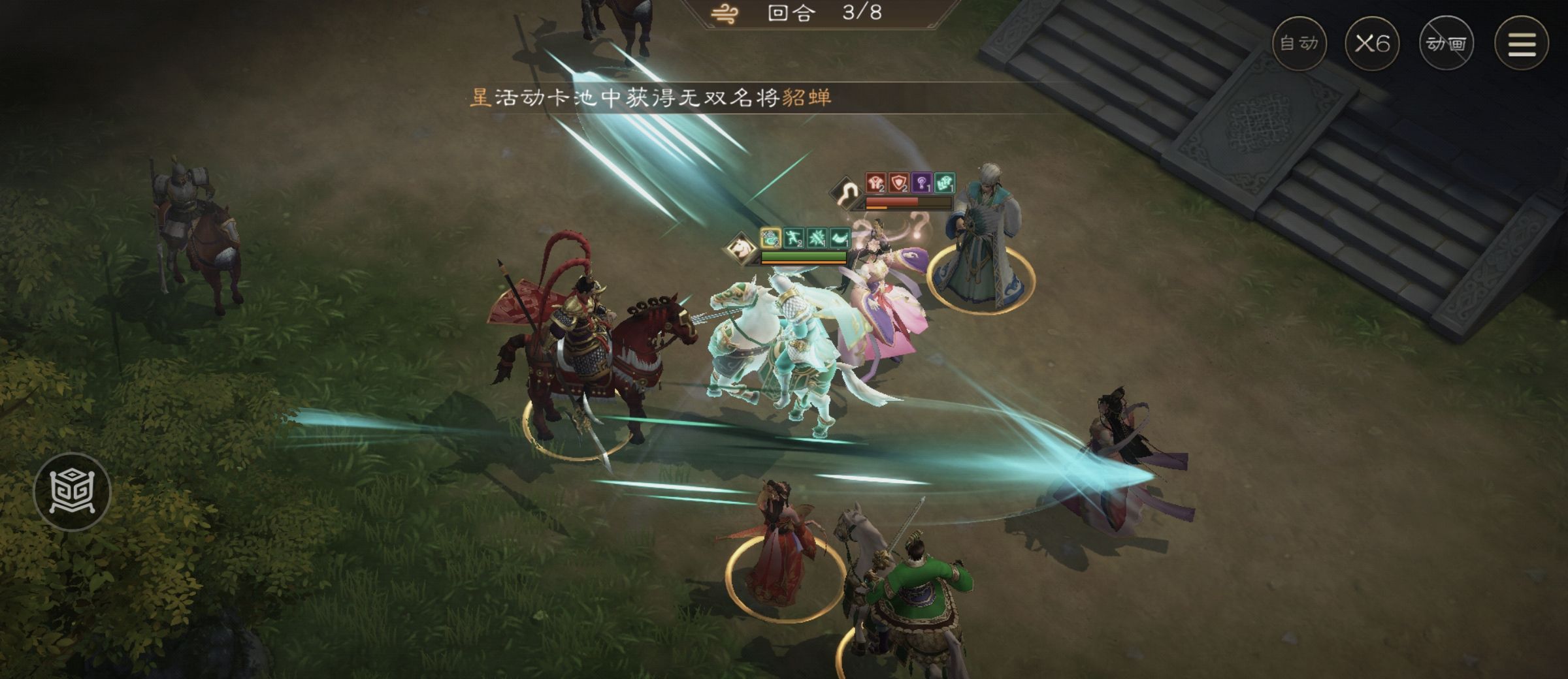Click the purple question-mark buff icon
This screenshot has height=679, width=1568.
(921, 182)
